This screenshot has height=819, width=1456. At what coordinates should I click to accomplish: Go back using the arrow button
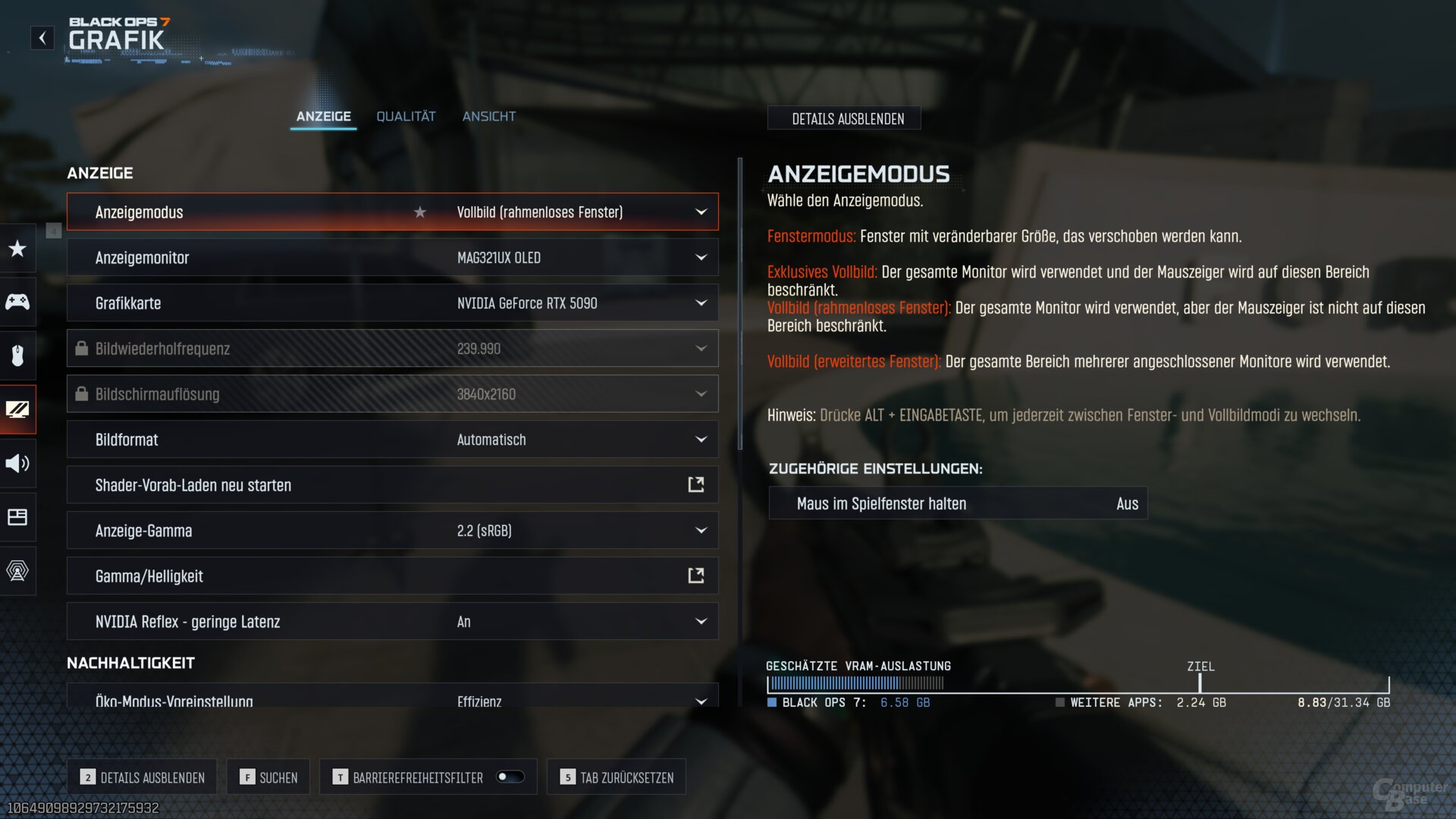tap(42, 38)
